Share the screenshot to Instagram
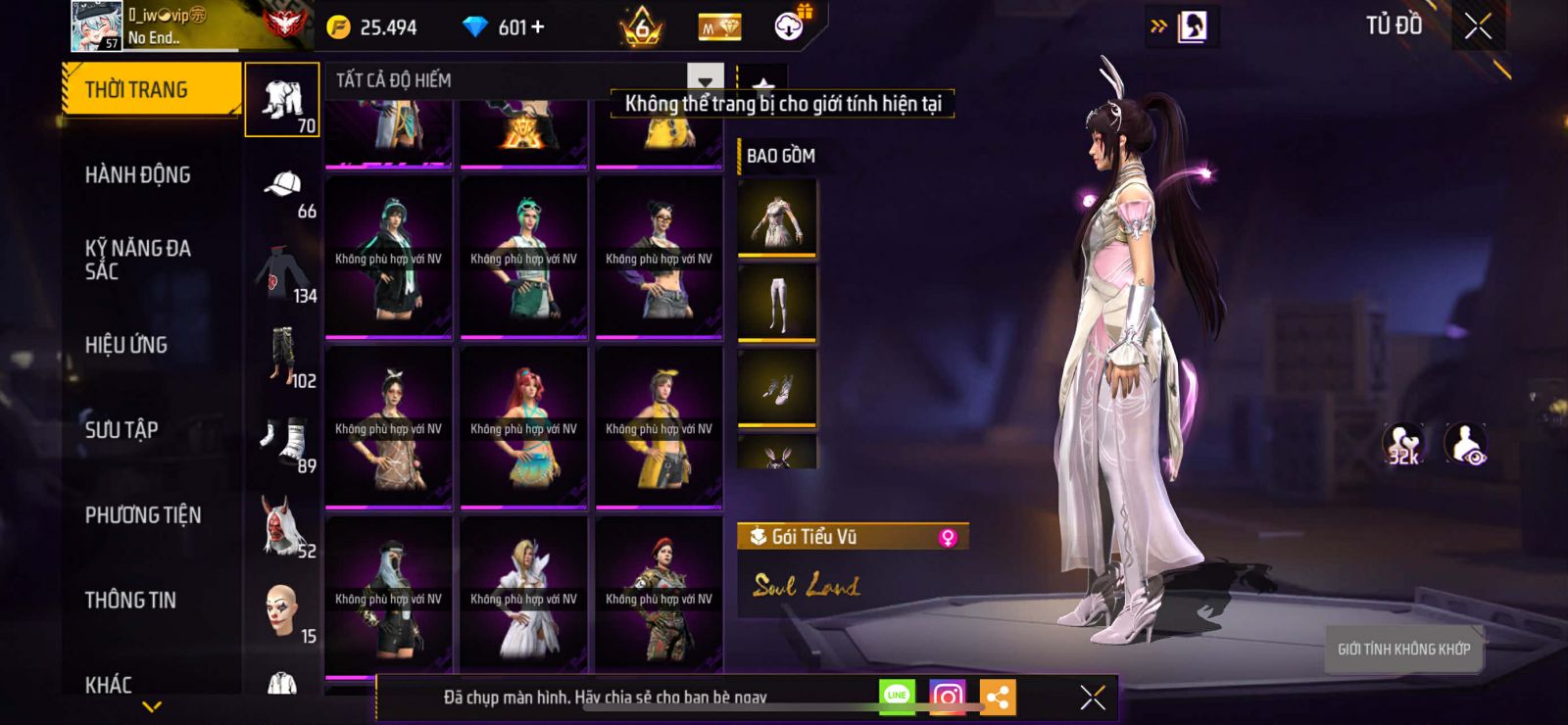 pos(947,697)
